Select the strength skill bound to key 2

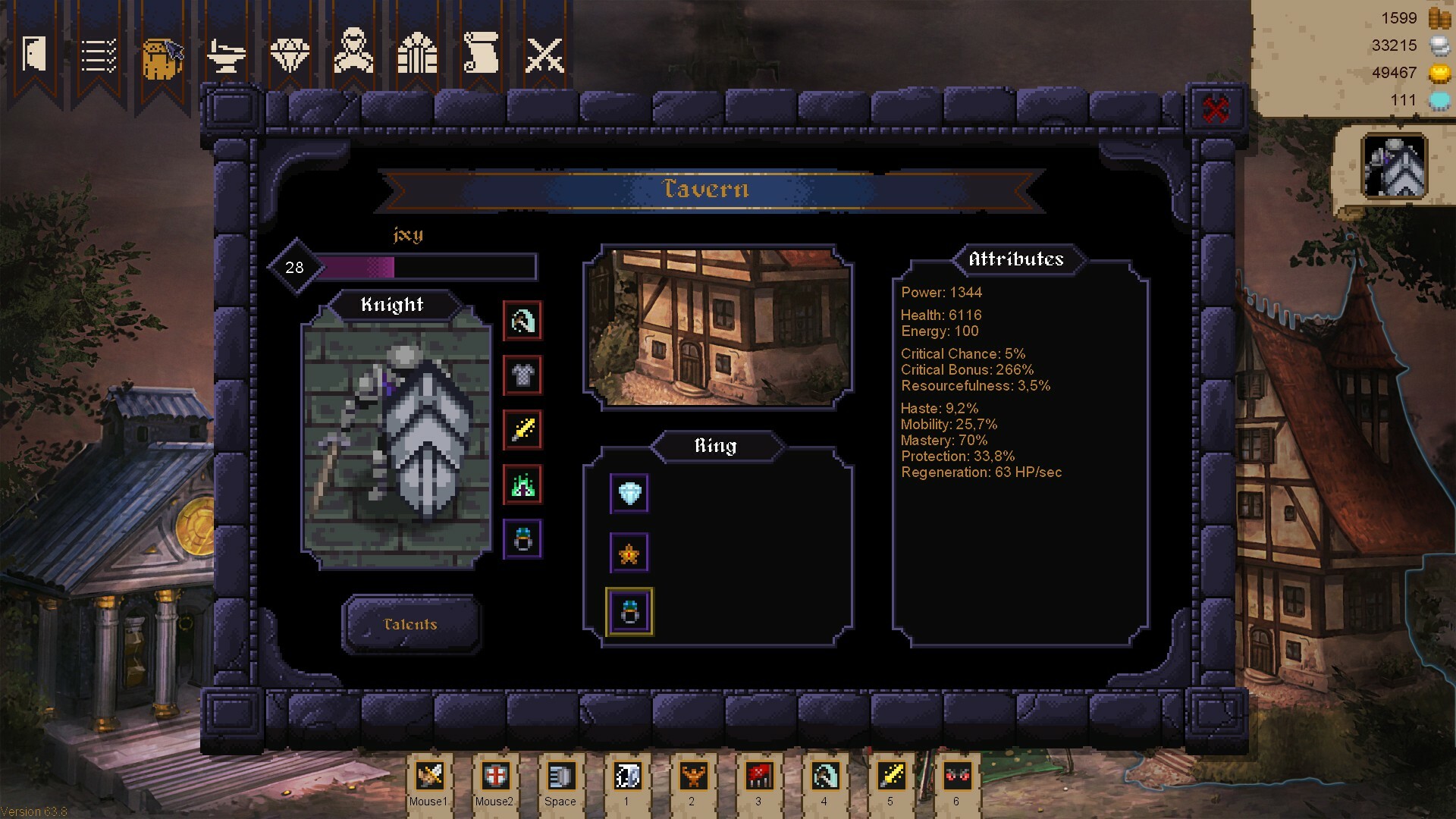click(x=692, y=776)
